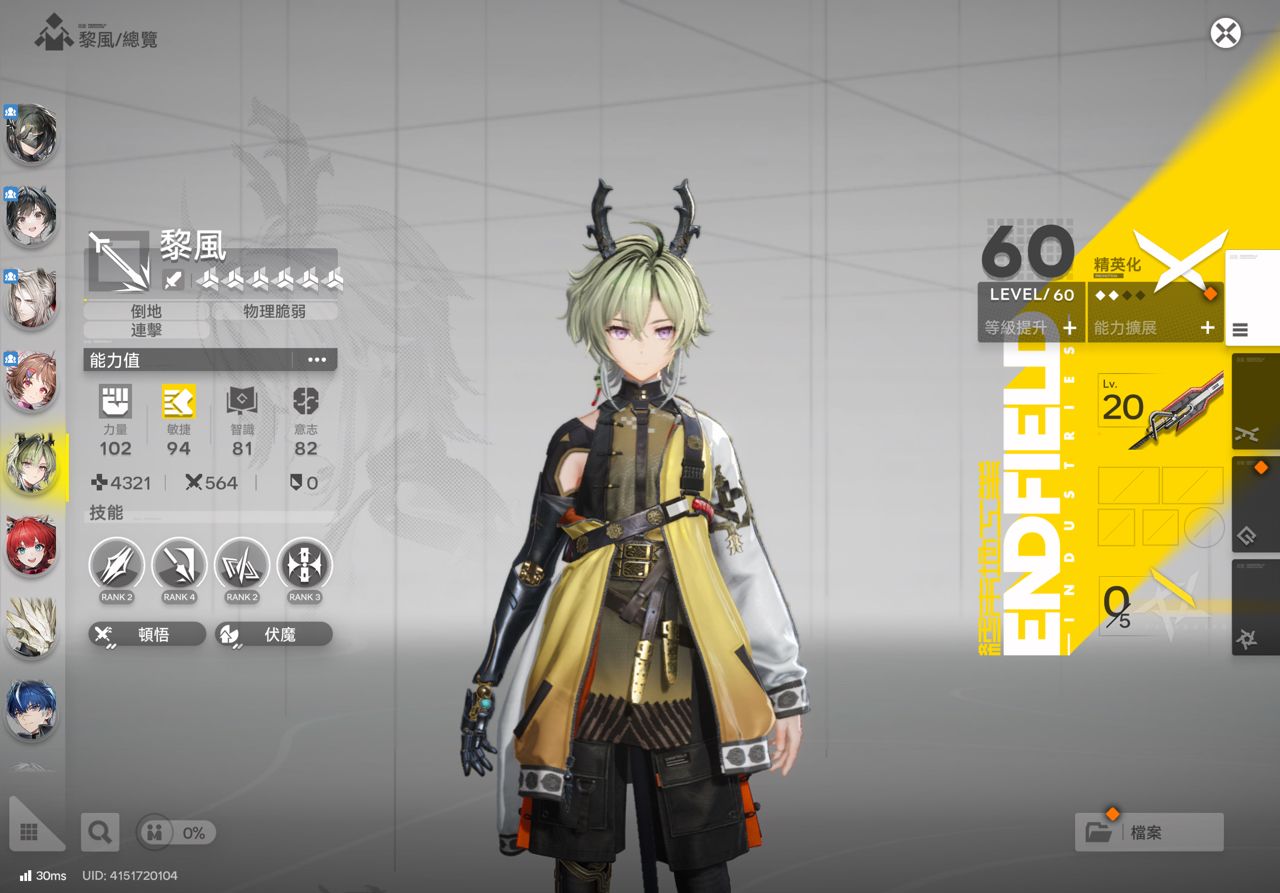Open 能力擴展 ability expansion panel
Image resolution: width=1280 pixels, height=893 pixels.
pos(1154,327)
